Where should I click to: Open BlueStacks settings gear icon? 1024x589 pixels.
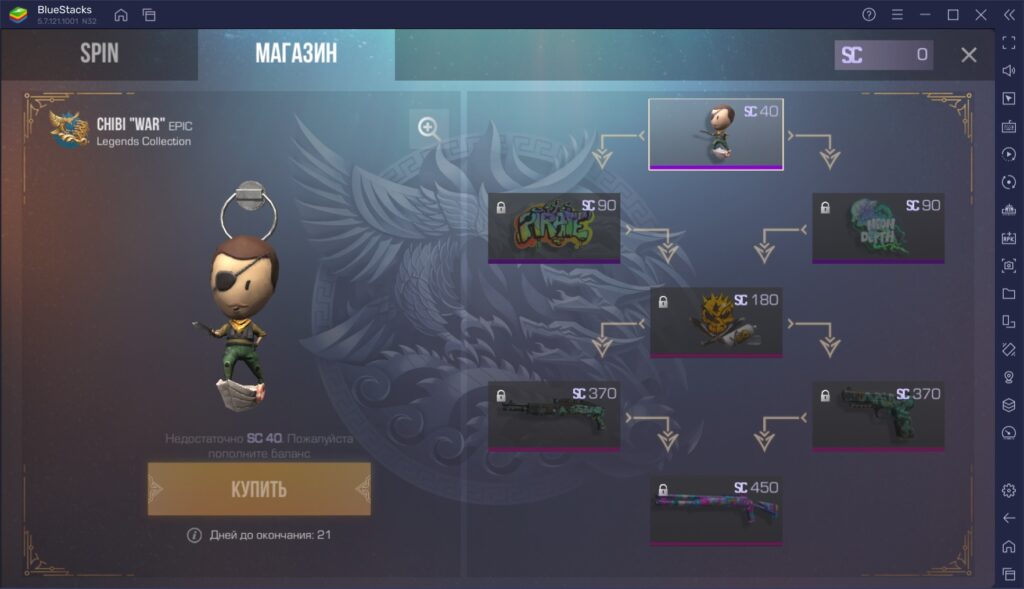click(x=1009, y=490)
